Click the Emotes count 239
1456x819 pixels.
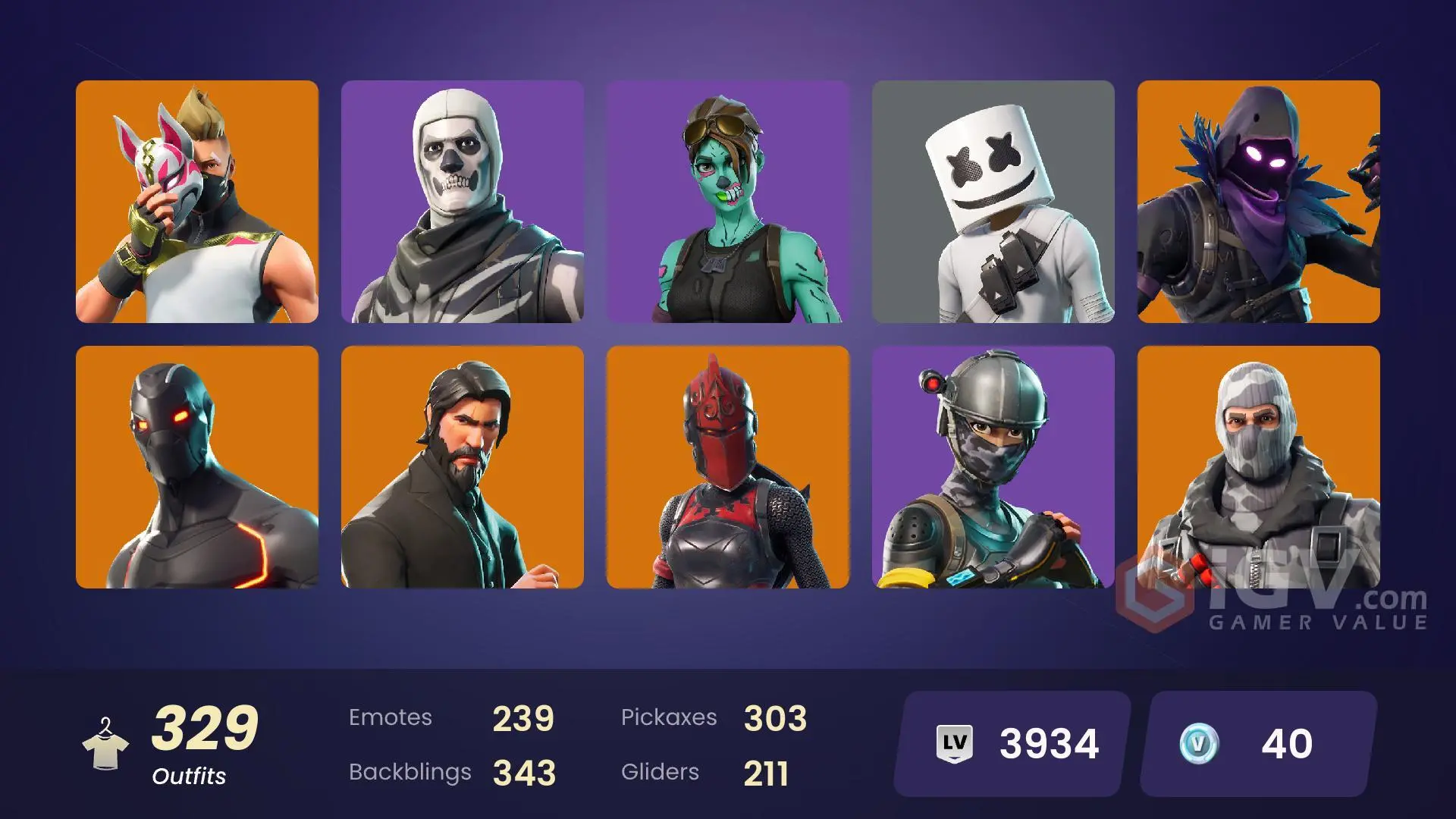pos(523,717)
